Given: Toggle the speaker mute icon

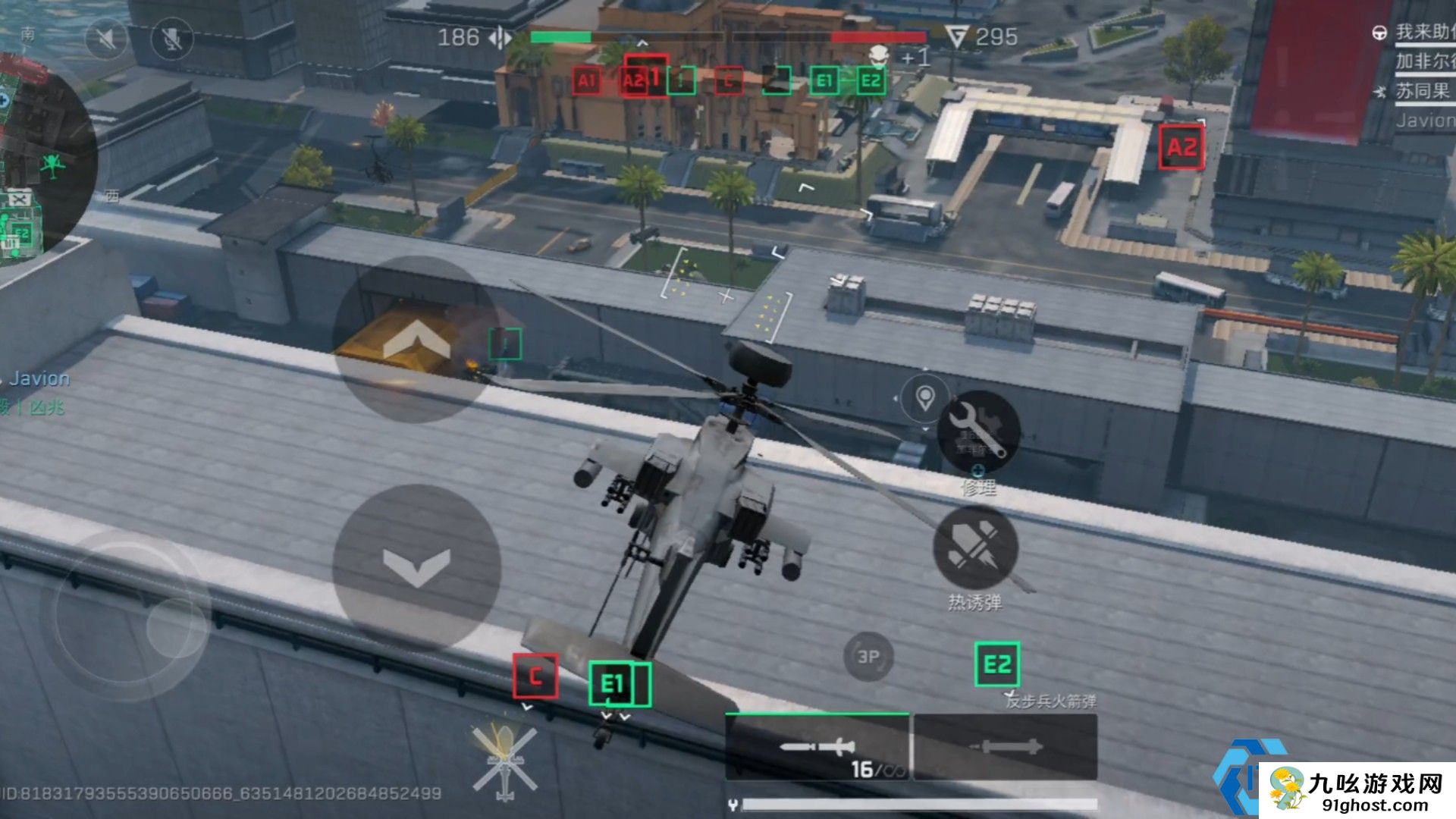Looking at the screenshot, I should (105, 38).
